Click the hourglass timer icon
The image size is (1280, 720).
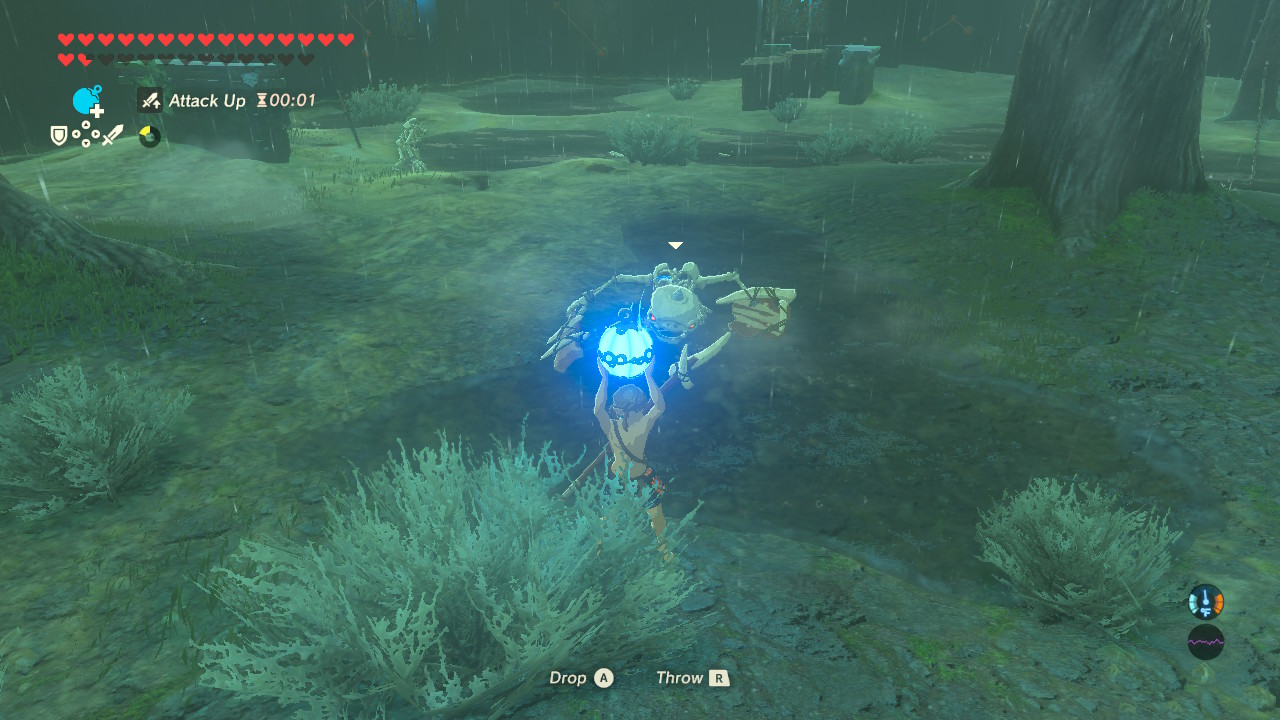pos(260,100)
